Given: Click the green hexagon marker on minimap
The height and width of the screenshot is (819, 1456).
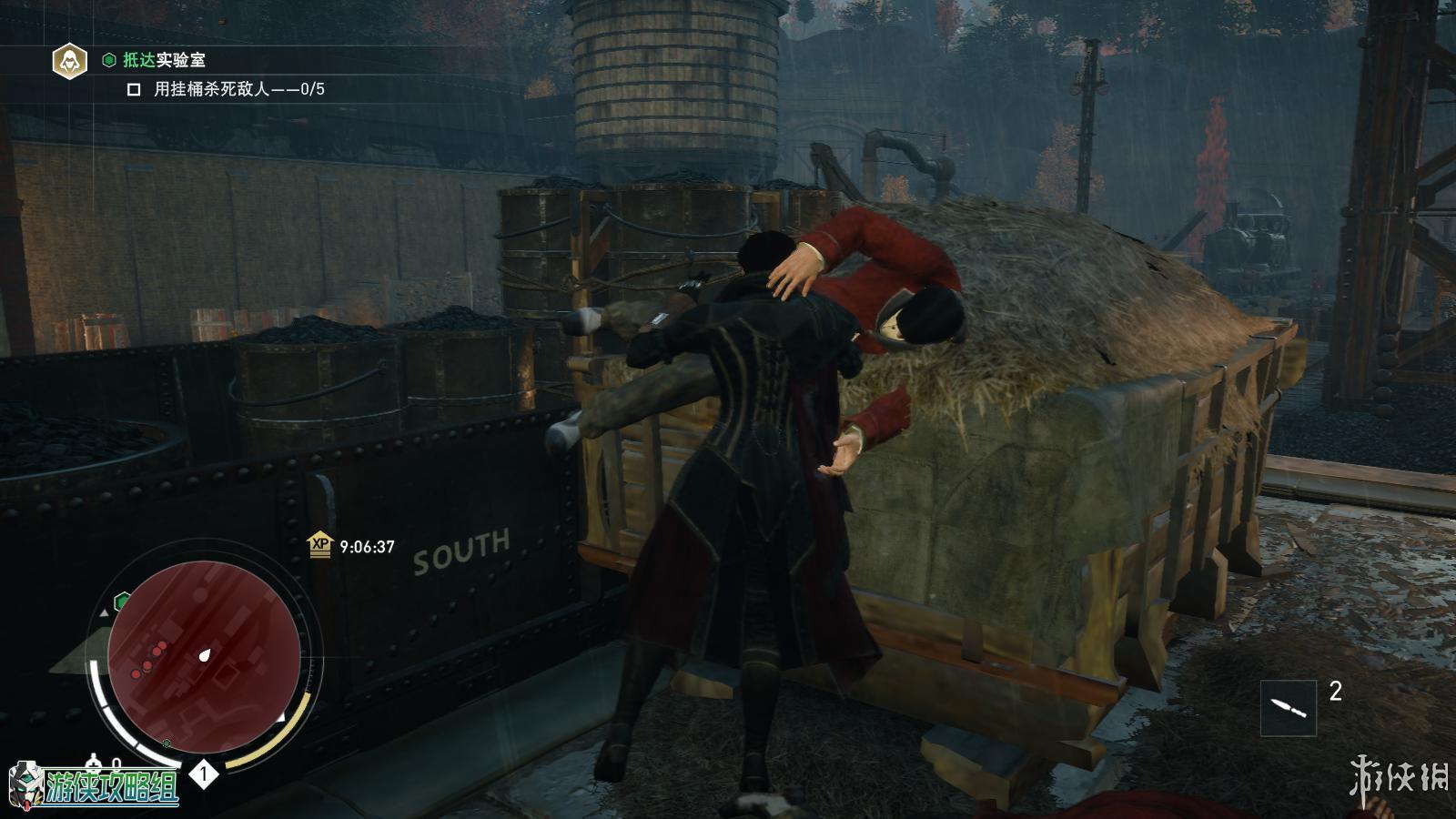Looking at the screenshot, I should (x=122, y=602).
